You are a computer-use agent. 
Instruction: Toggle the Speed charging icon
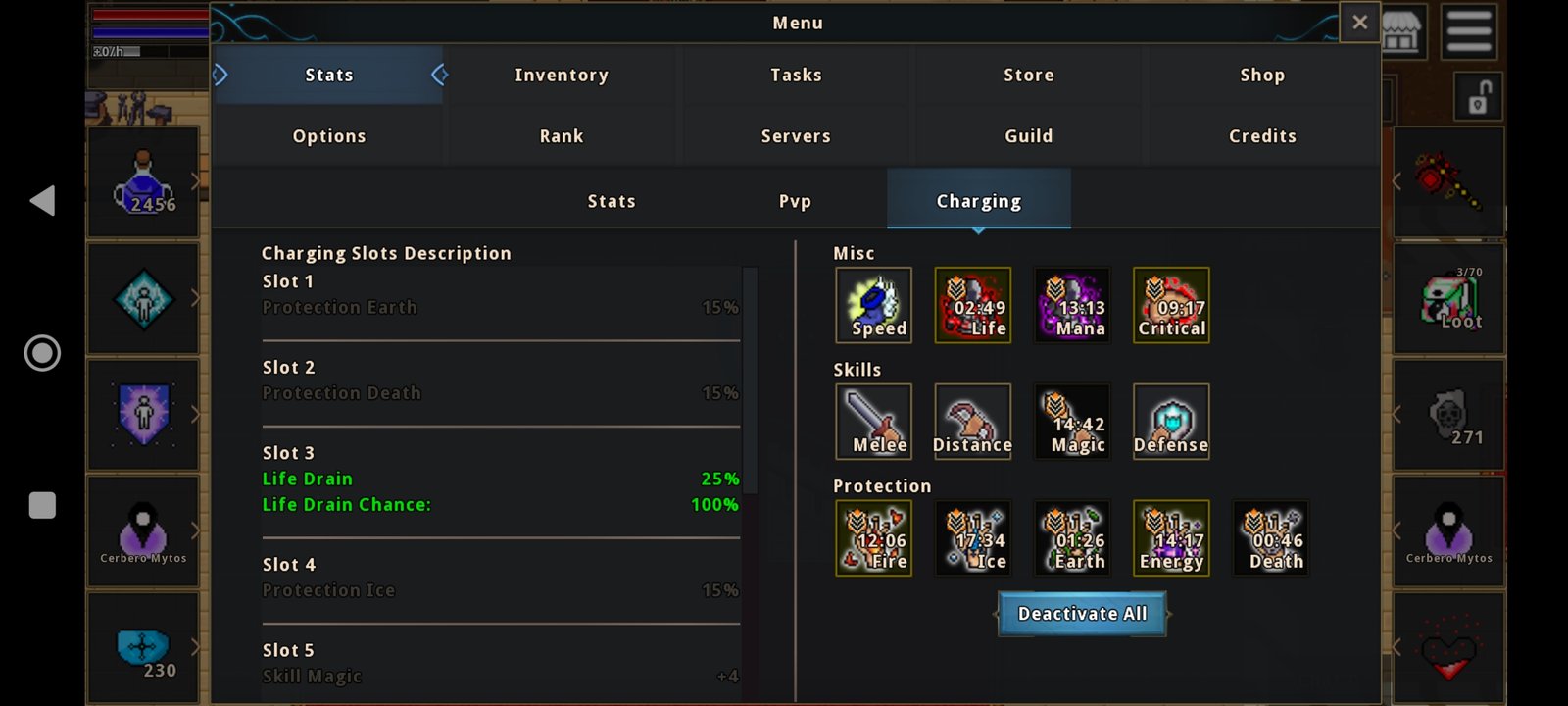[x=874, y=305]
